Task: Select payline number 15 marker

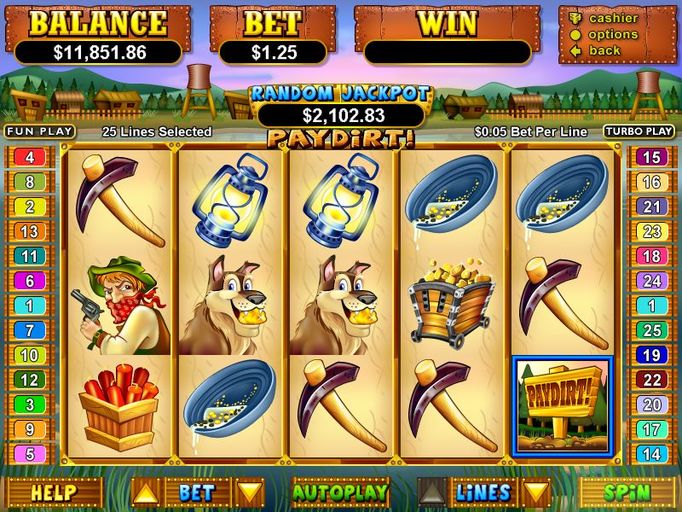Action: [651, 157]
